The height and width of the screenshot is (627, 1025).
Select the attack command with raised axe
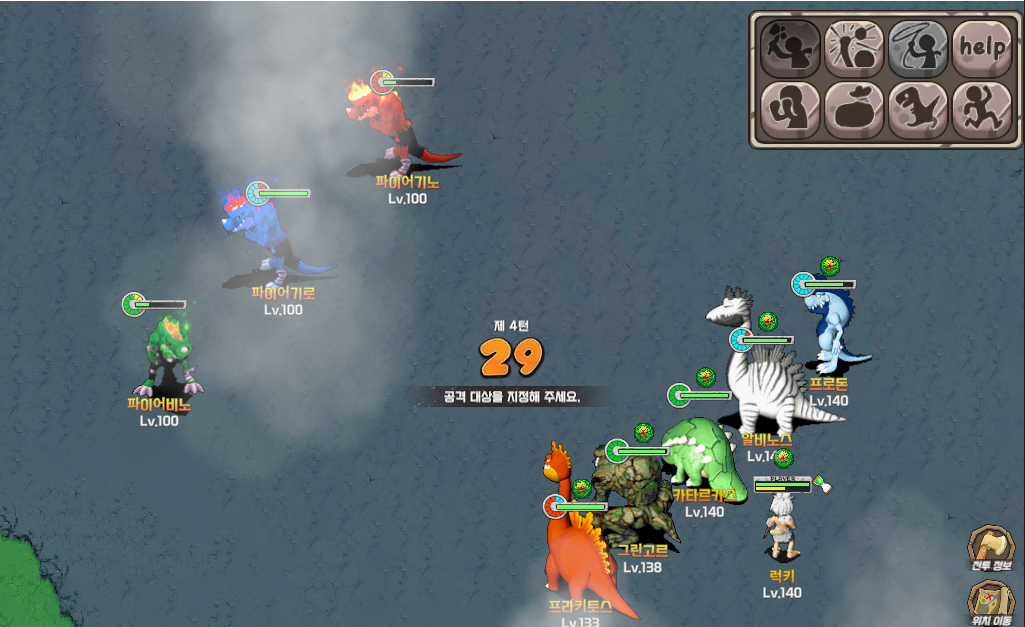coord(790,47)
